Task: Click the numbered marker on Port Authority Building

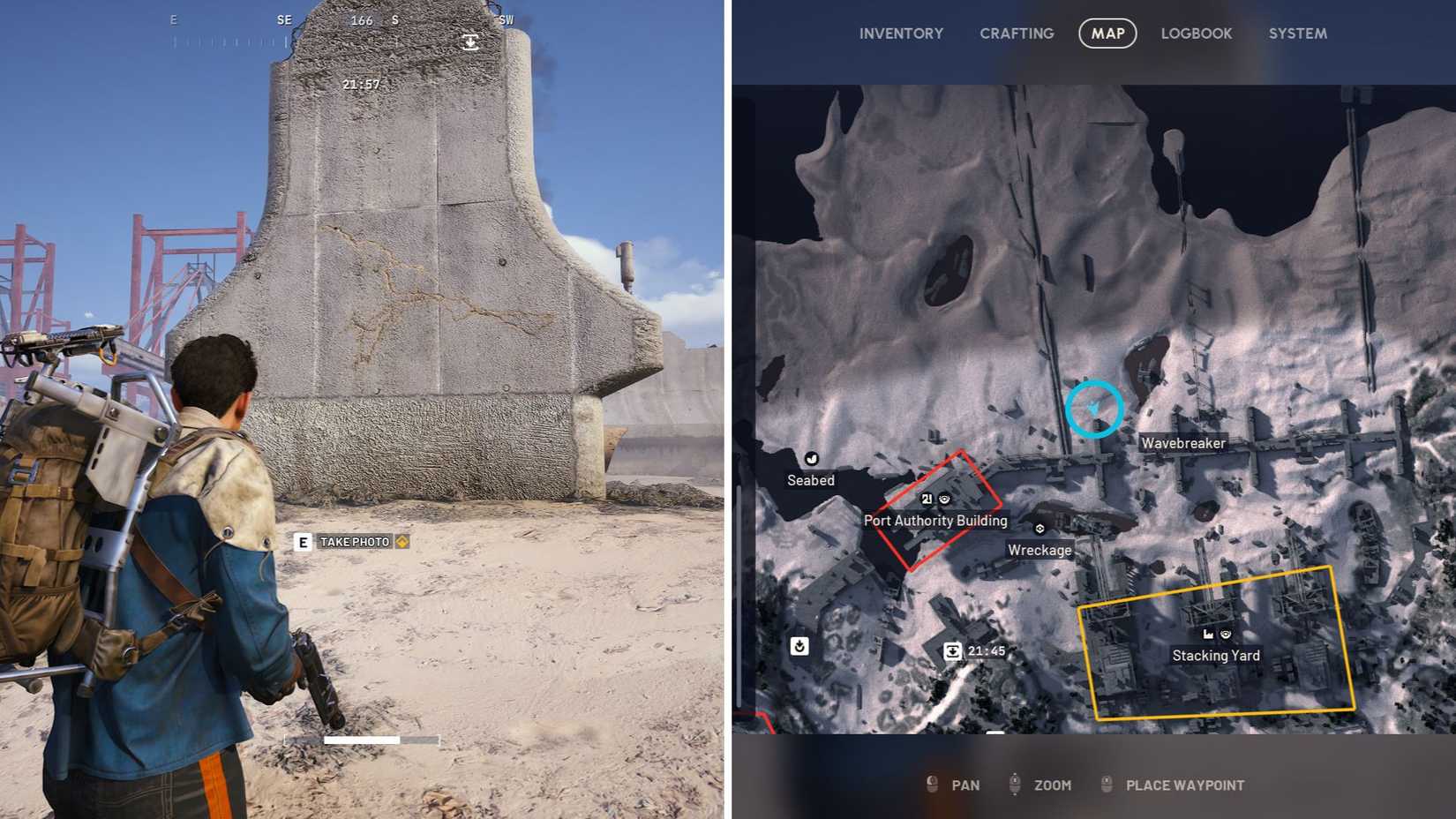Action: point(926,500)
